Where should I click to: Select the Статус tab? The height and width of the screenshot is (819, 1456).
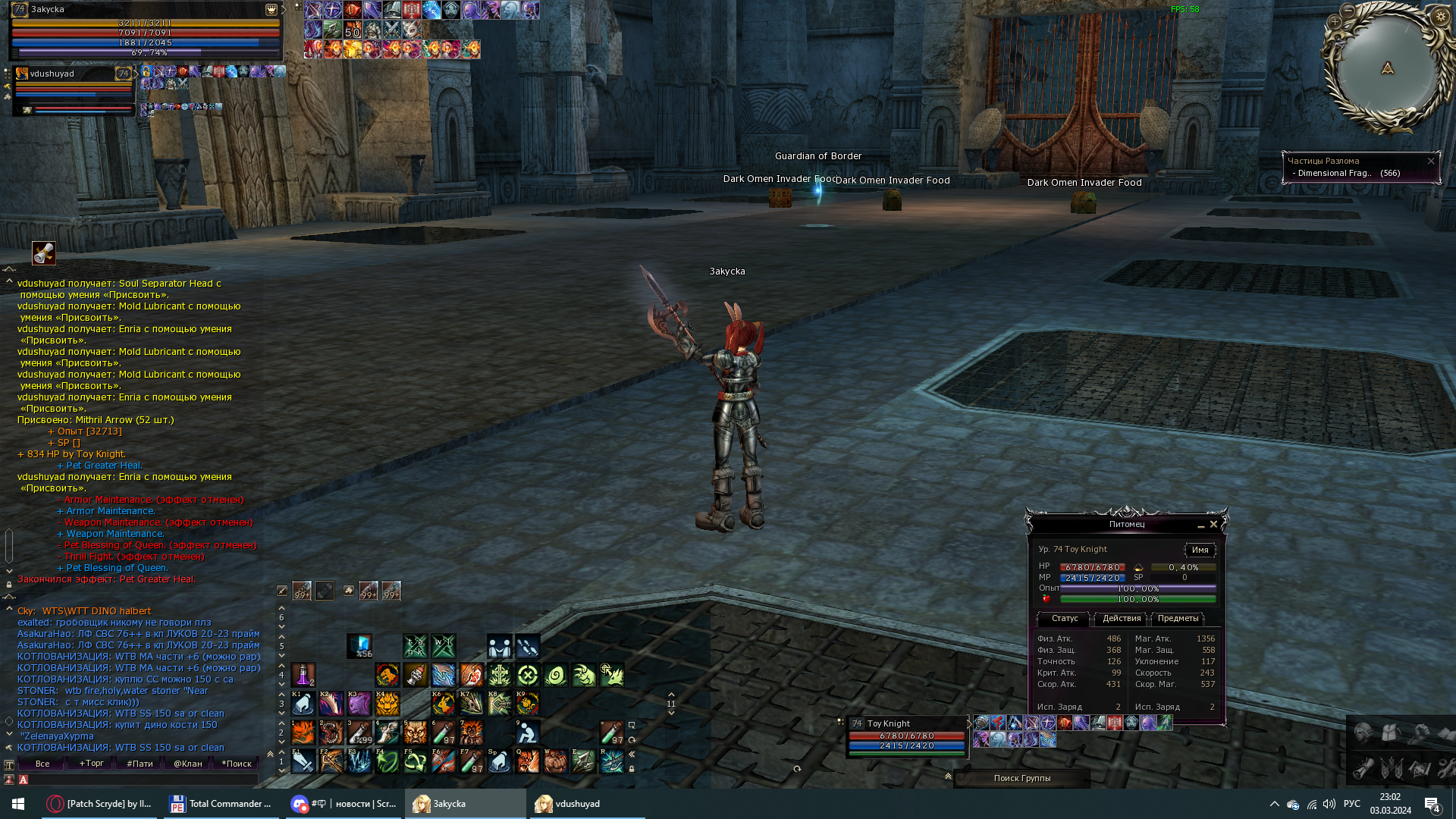(1064, 619)
